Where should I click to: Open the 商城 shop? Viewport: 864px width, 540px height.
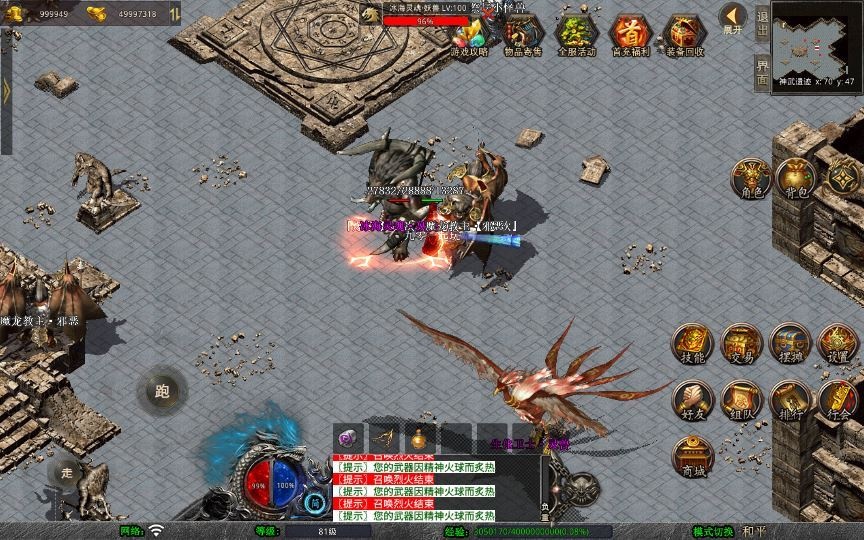(692, 457)
